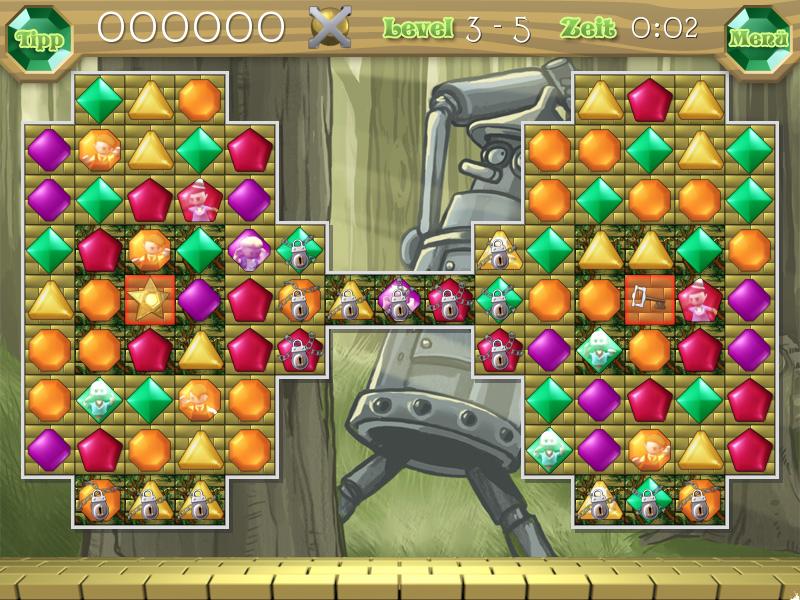Viewport: 800px width, 600px height.
Task: Pick the purple gem holding a creature
Action: pos(249,249)
